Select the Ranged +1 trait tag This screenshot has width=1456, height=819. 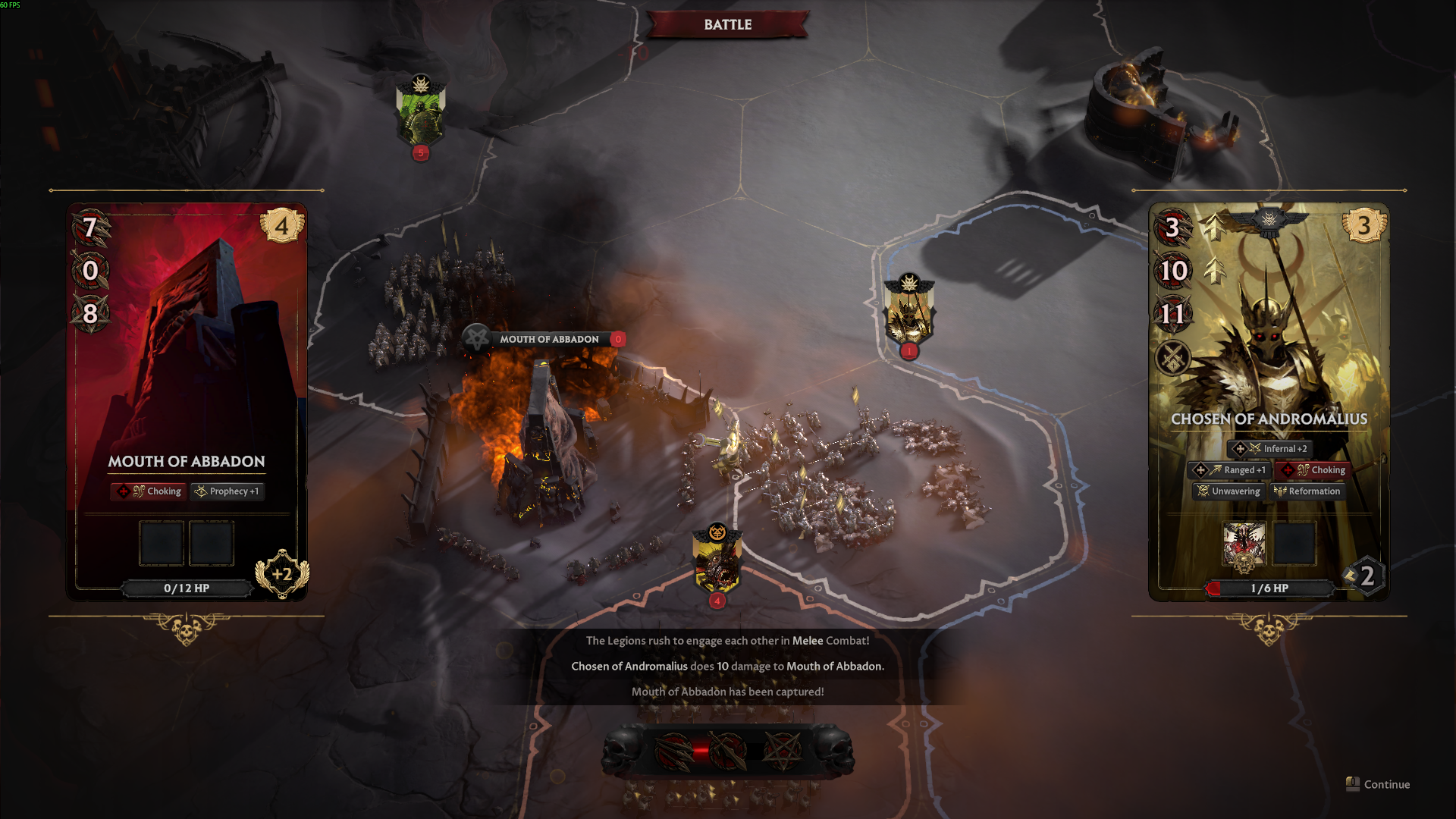[x=1228, y=470]
